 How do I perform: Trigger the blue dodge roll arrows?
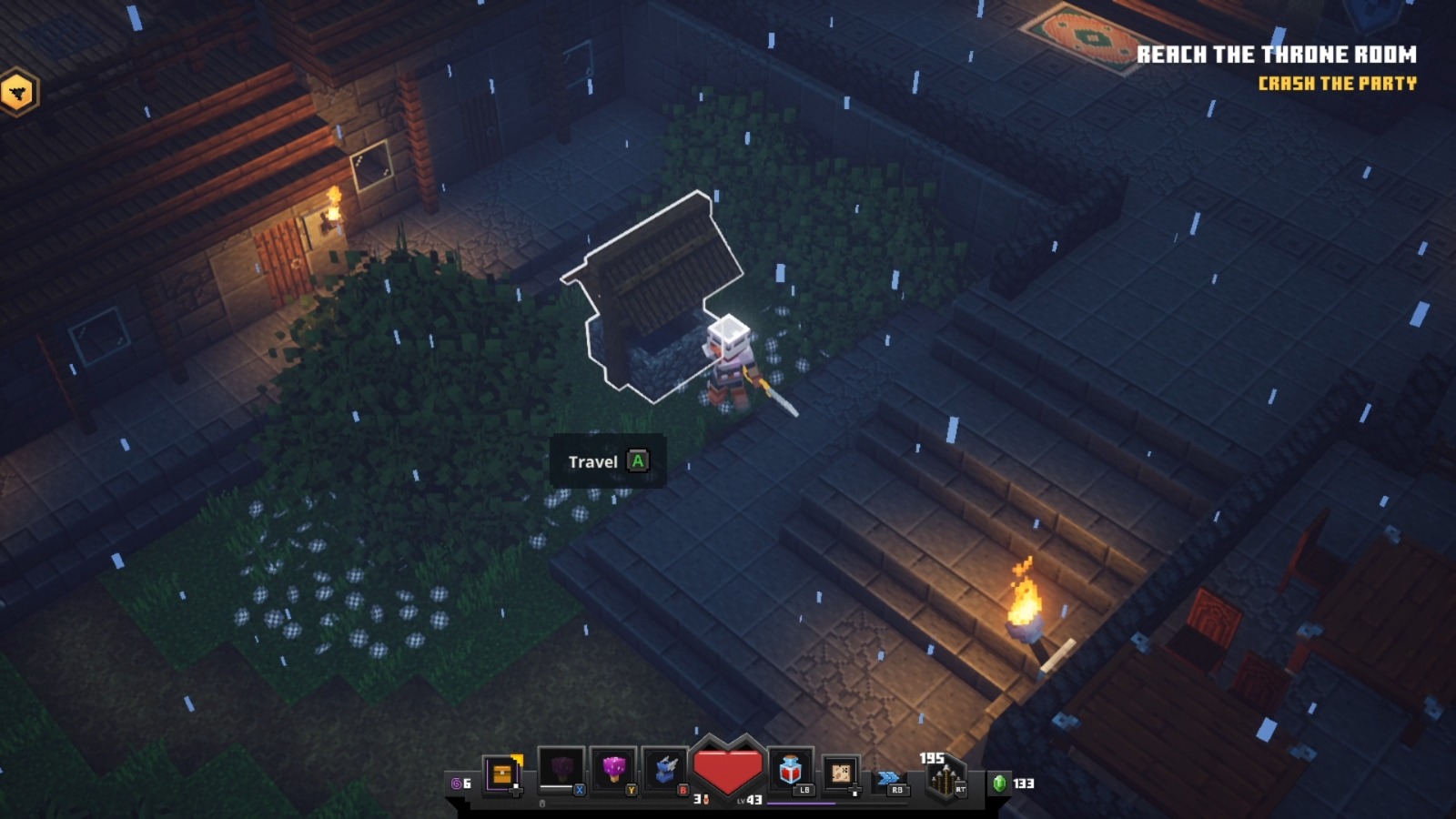[x=888, y=778]
